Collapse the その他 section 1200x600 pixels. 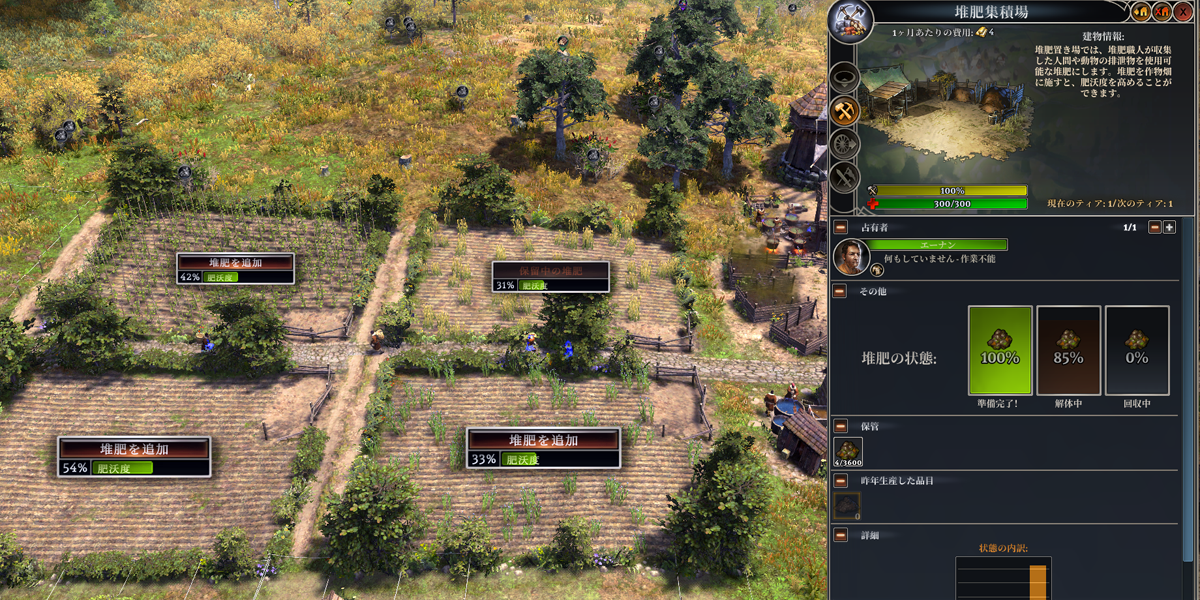(x=840, y=291)
